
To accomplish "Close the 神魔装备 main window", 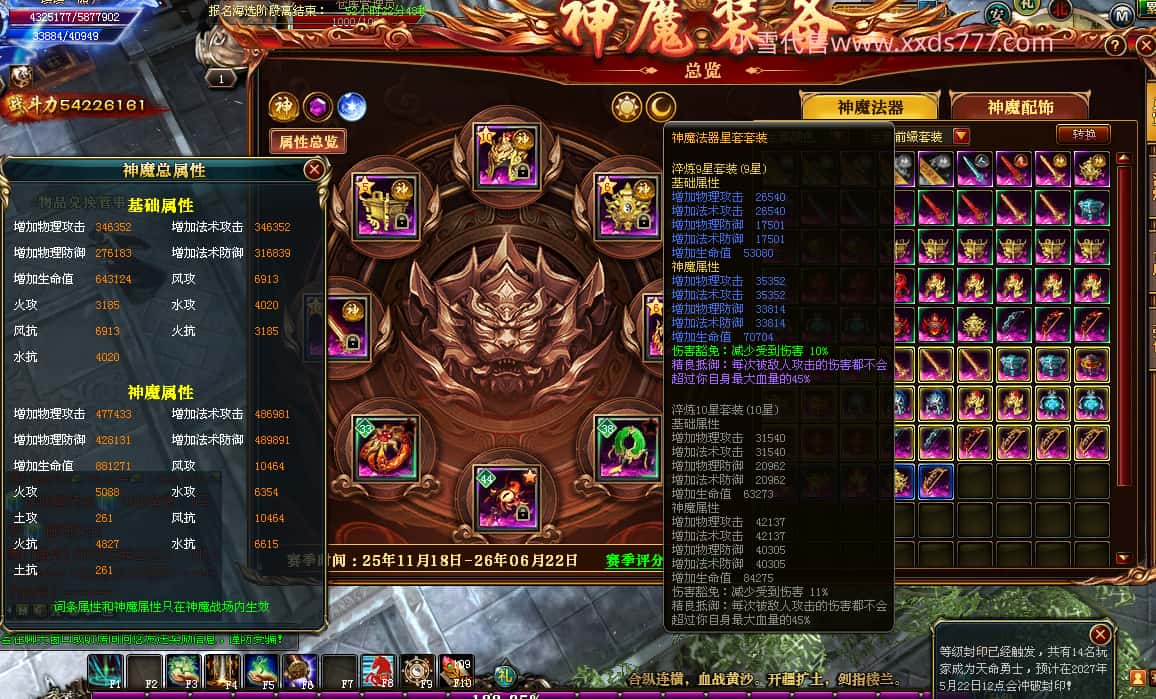I will tap(1146, 46).
